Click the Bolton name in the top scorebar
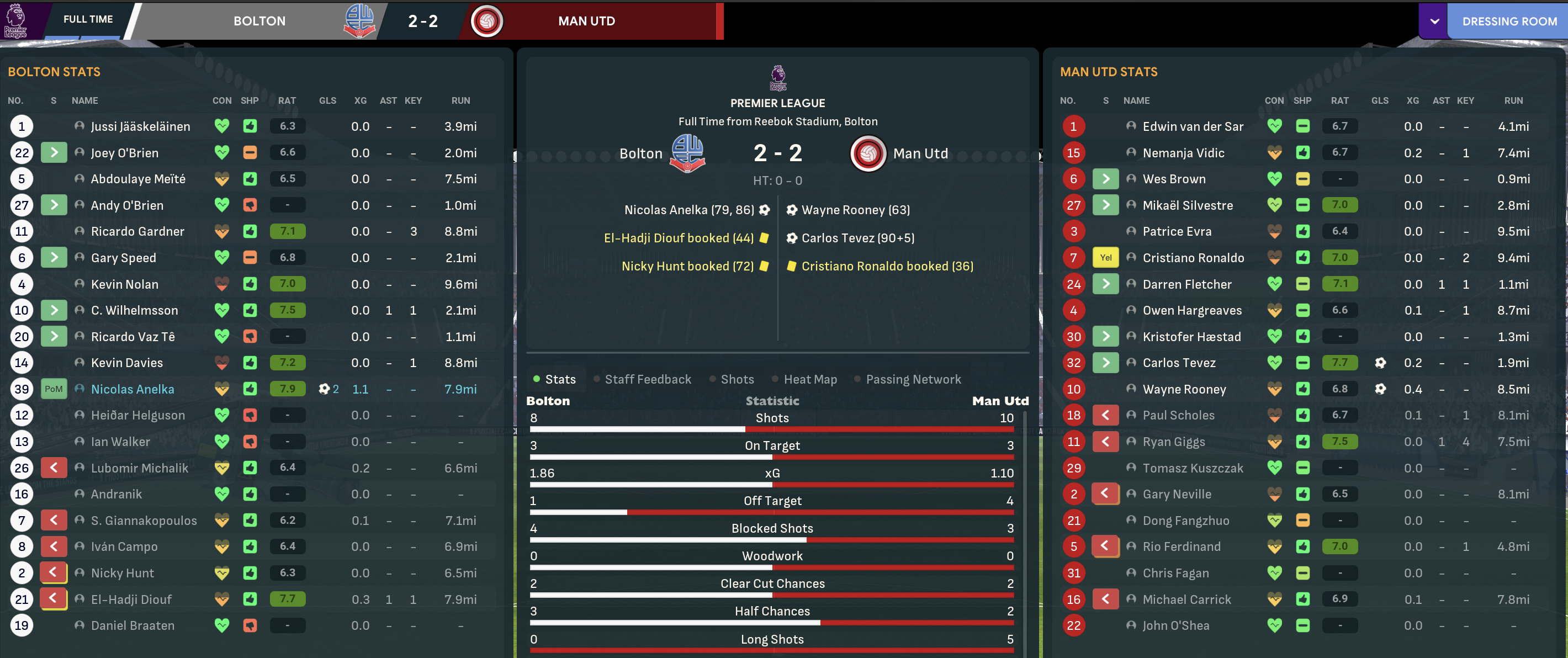Image resolution: width=1568 pixels, height=658 pixels. pyautogui.click(x=259, y=22)
